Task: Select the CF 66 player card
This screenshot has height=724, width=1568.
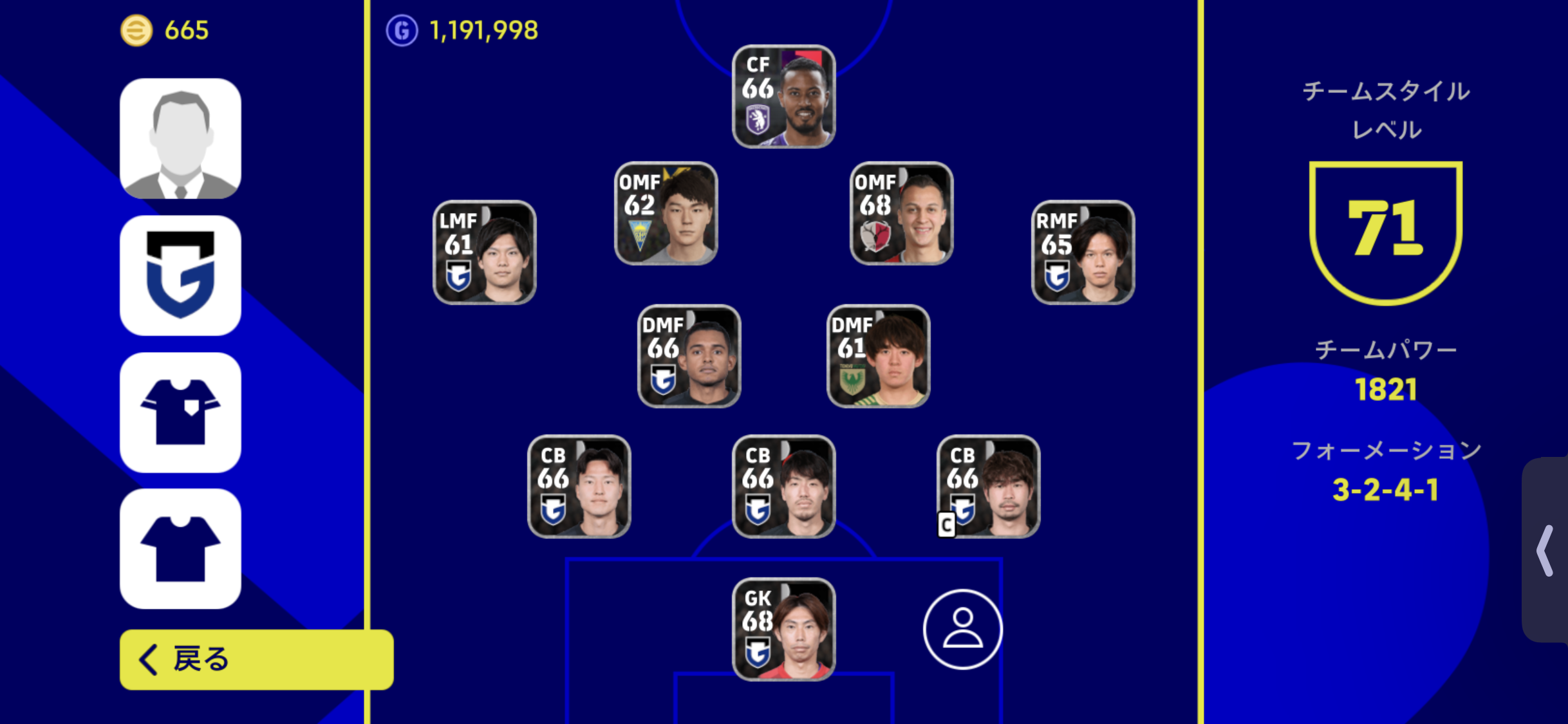Action: (x=783, y=97)
